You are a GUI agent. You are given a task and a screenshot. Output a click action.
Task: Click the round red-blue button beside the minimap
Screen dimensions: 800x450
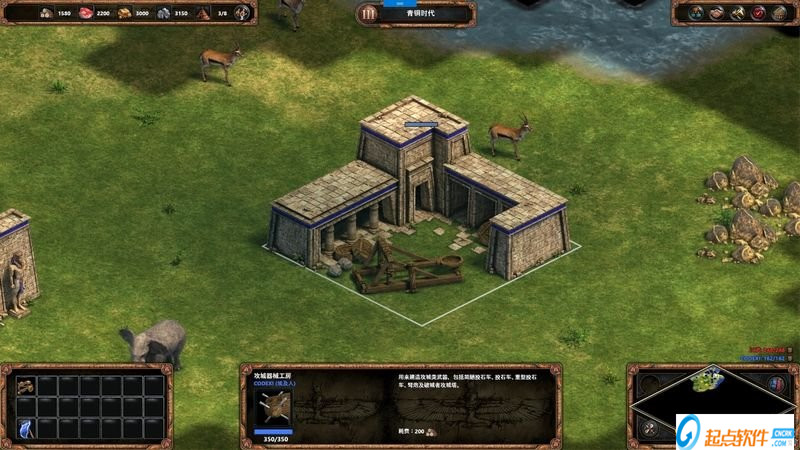pyautogui.click(x=777, y=383)
